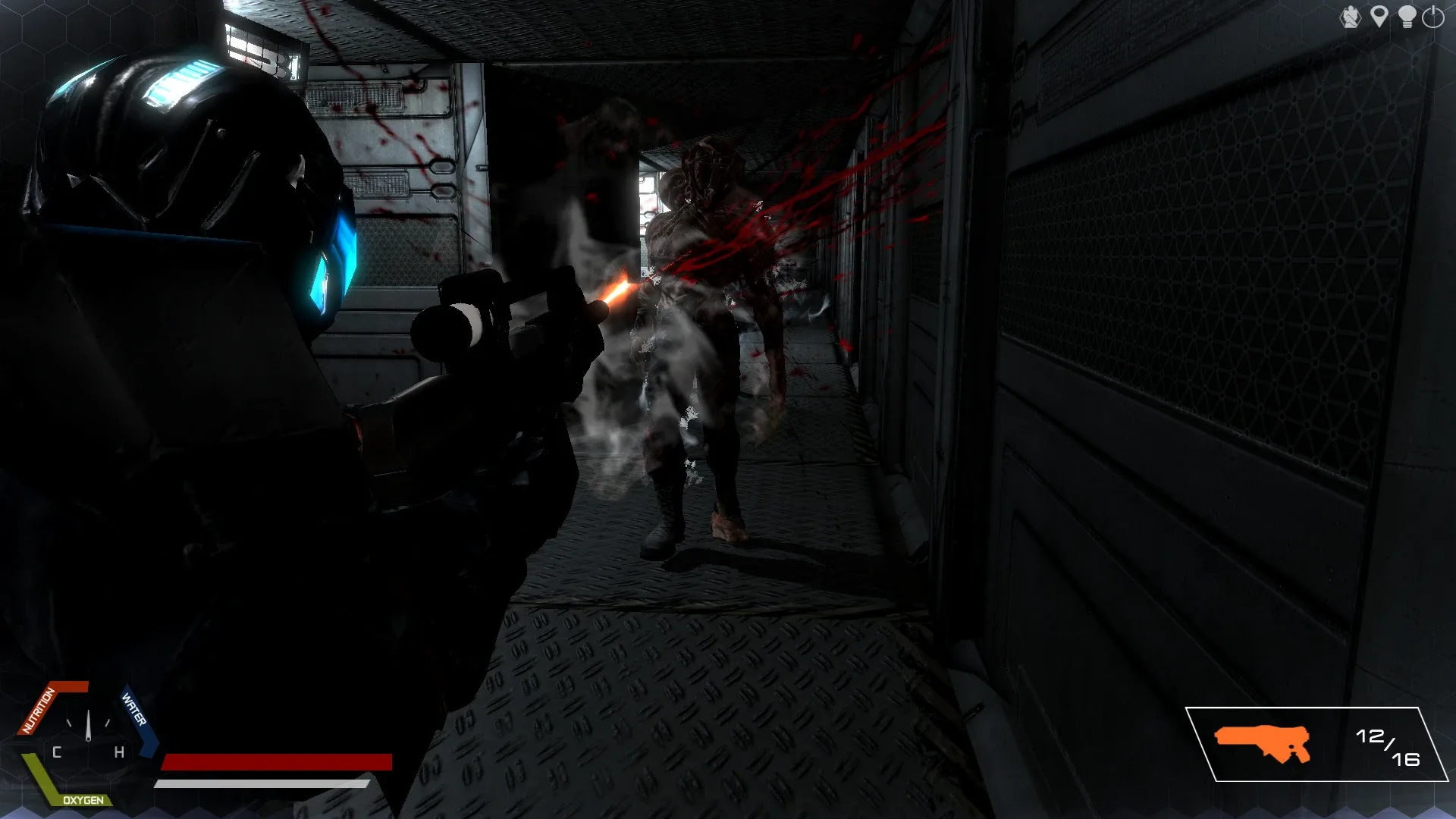Click the power button icon

pos(1432,15)
